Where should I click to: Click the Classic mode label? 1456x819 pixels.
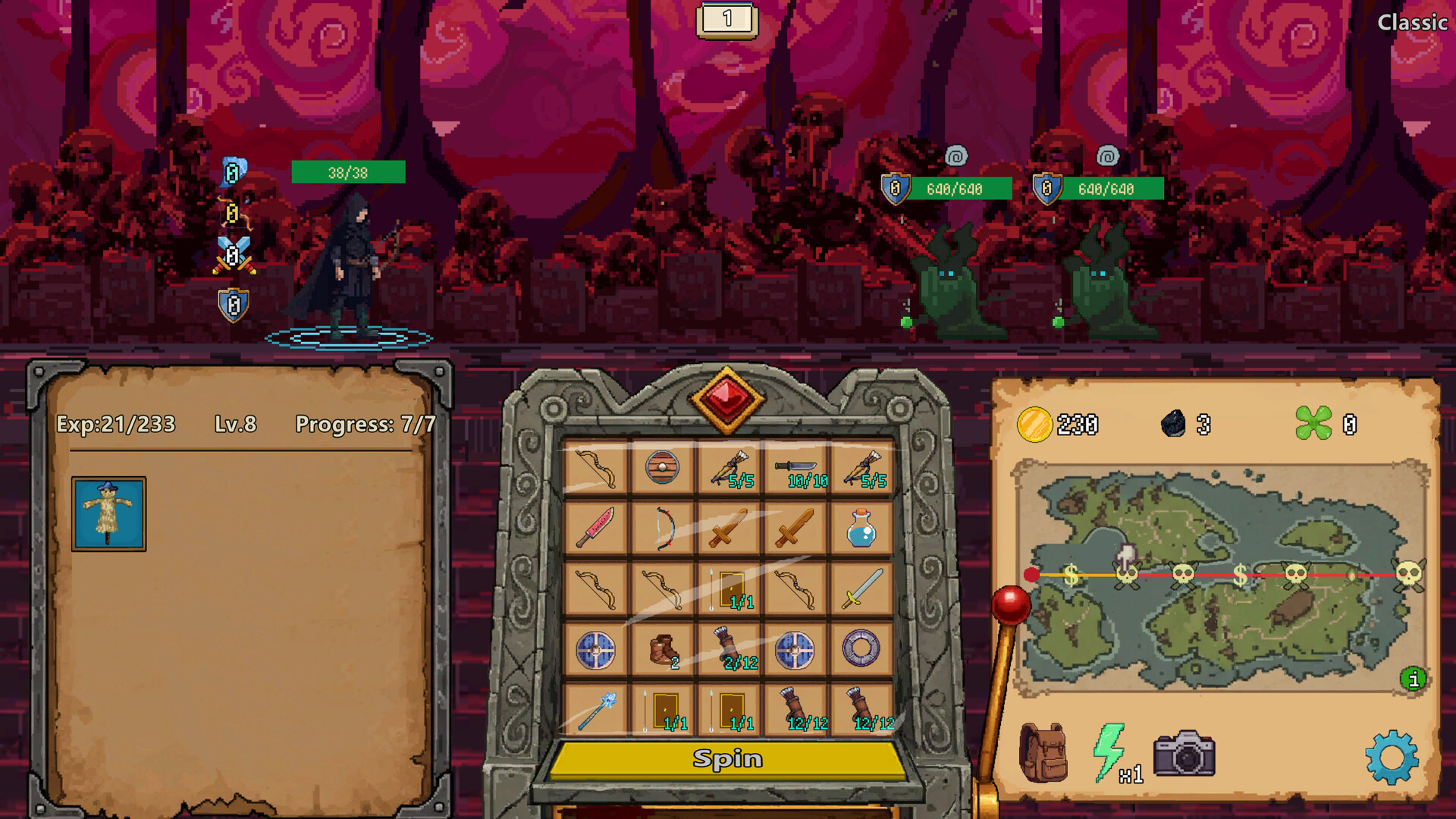point(1414,23)
